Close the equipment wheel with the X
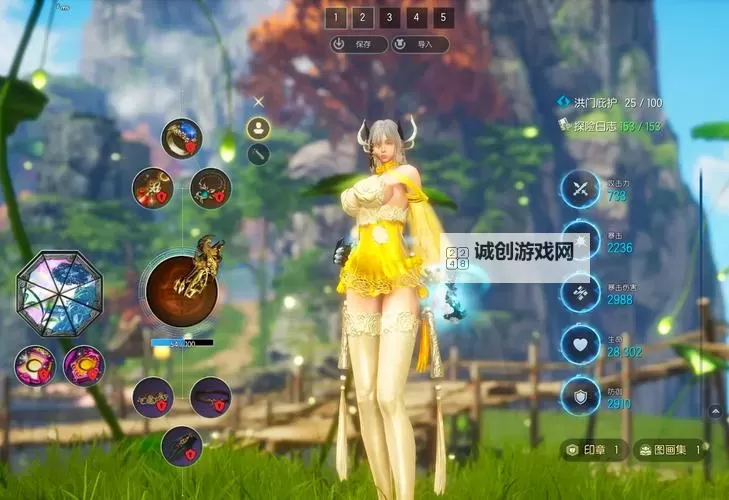Viewport: 729px width, 500px height. 259,101
